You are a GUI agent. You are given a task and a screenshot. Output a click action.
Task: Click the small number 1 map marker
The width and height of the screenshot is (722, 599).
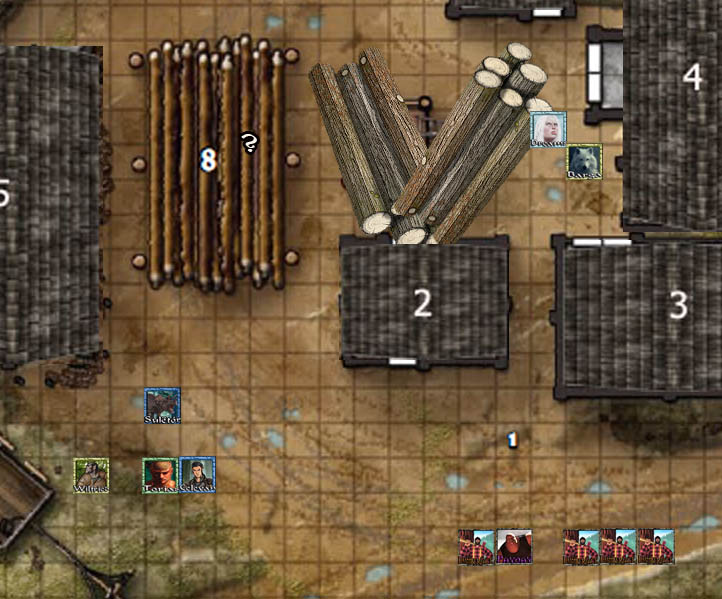click(x=512, y=440)
